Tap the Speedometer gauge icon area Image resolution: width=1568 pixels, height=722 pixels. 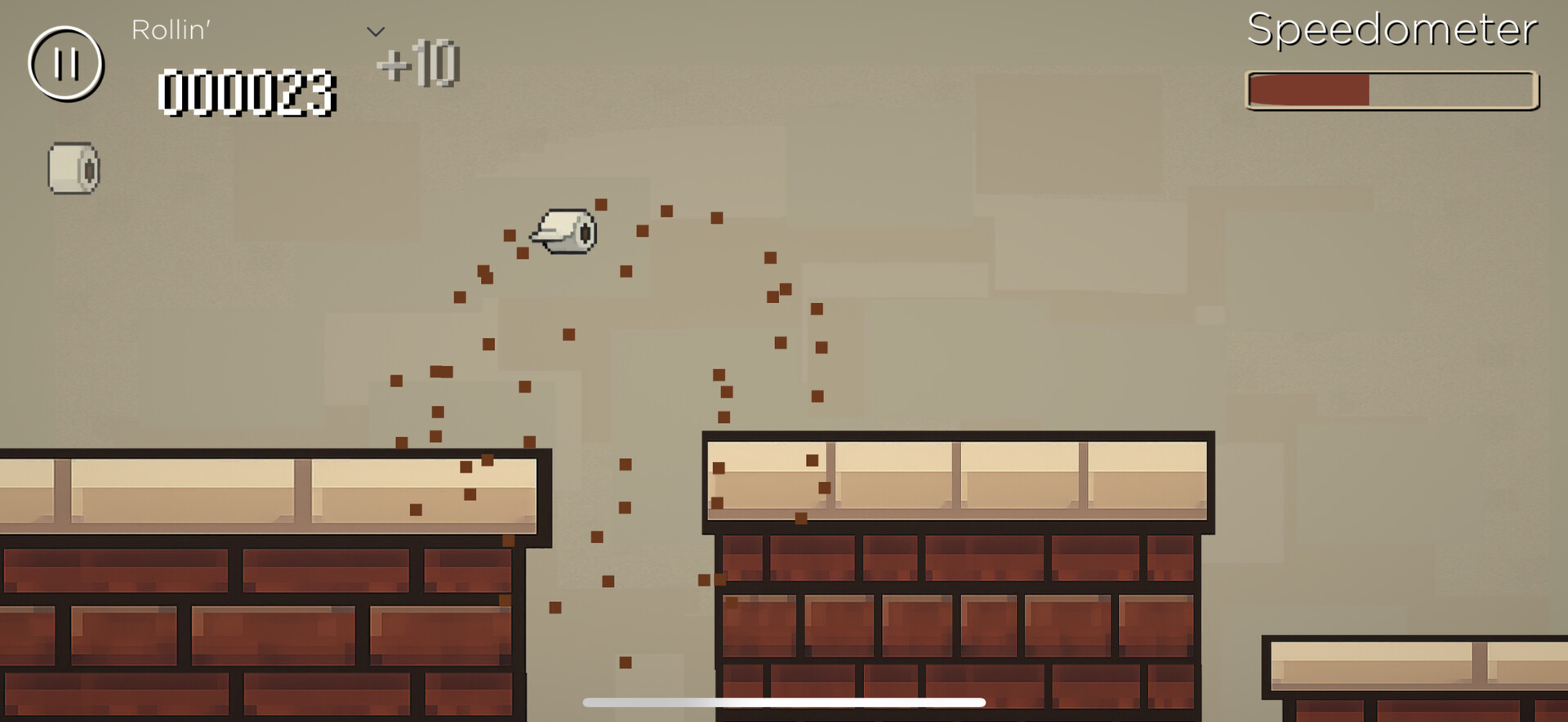coord(1390,92)
